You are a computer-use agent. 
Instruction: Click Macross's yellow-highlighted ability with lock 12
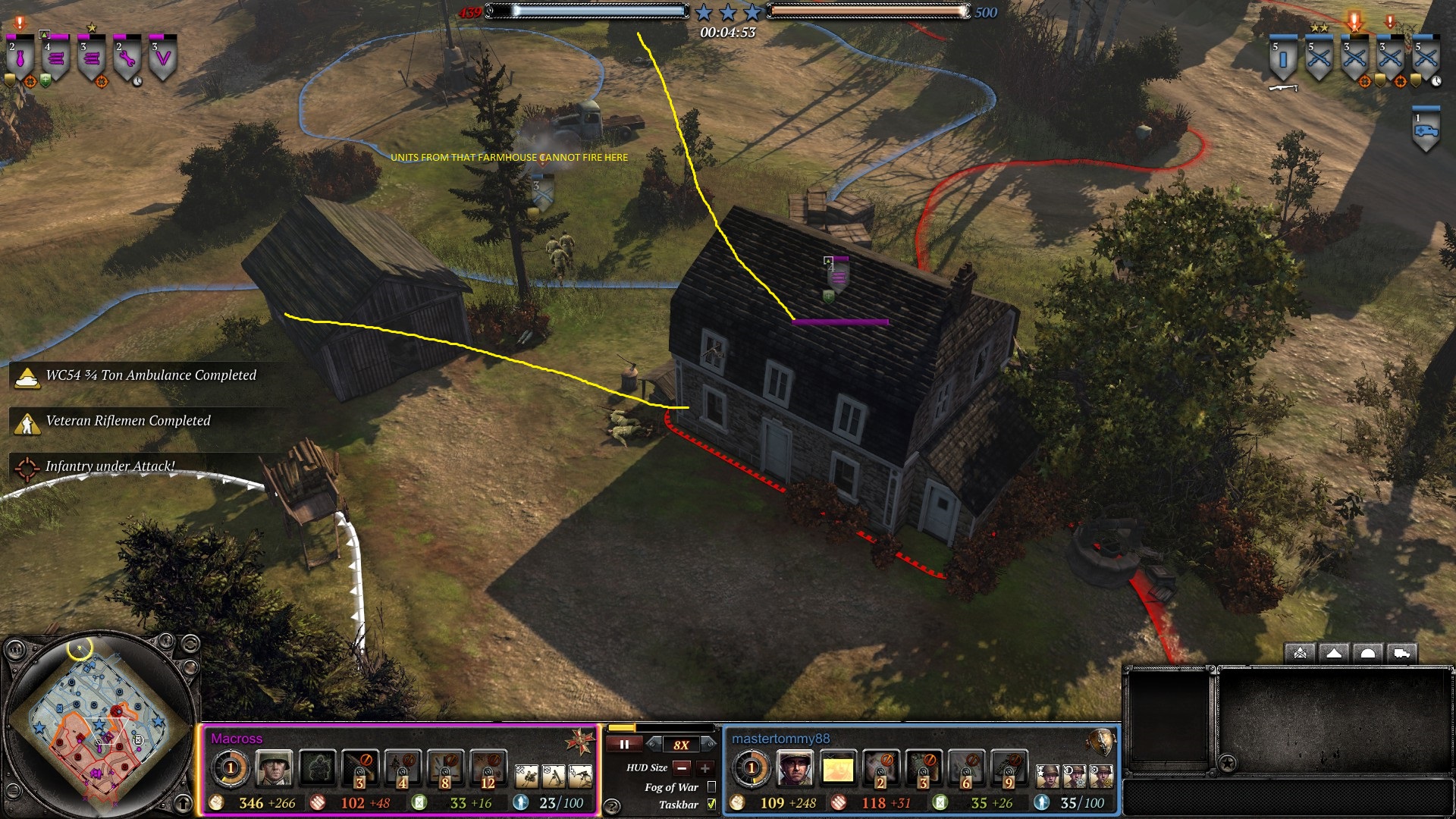point(488,769)
